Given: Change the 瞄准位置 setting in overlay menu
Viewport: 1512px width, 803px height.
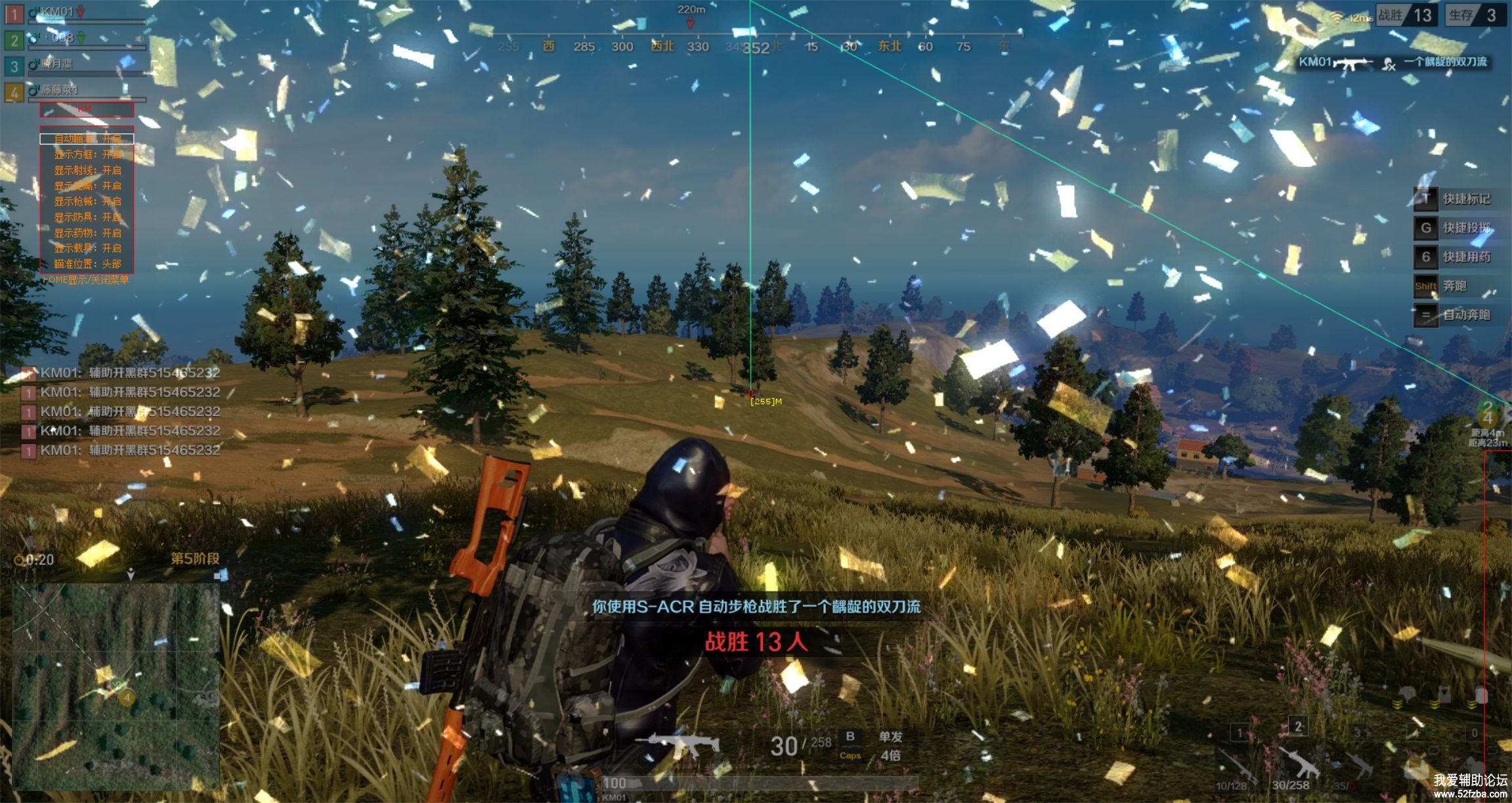Looking at the screenshot, I should 87,264.
